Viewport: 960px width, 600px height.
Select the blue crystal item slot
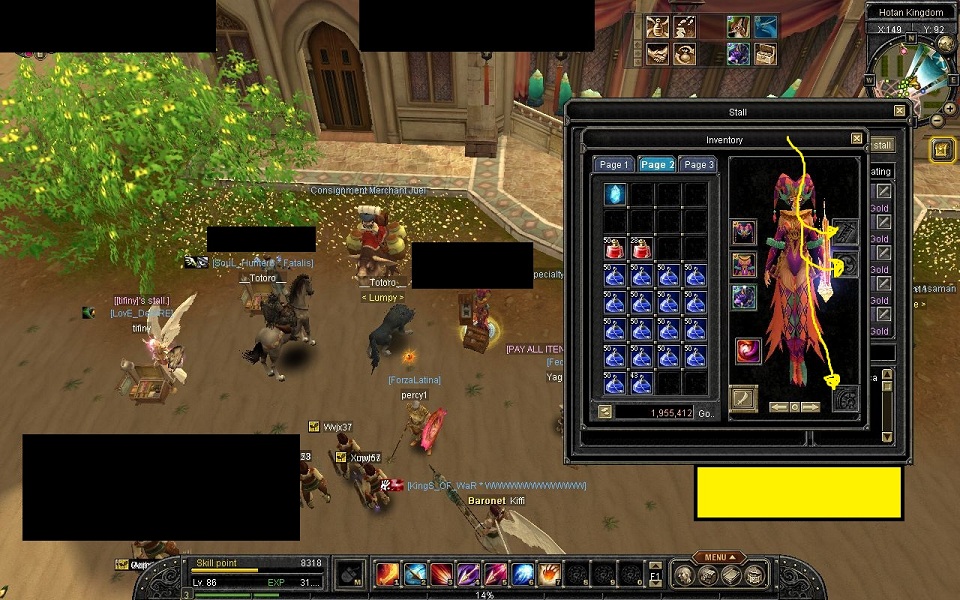[614, 194]
